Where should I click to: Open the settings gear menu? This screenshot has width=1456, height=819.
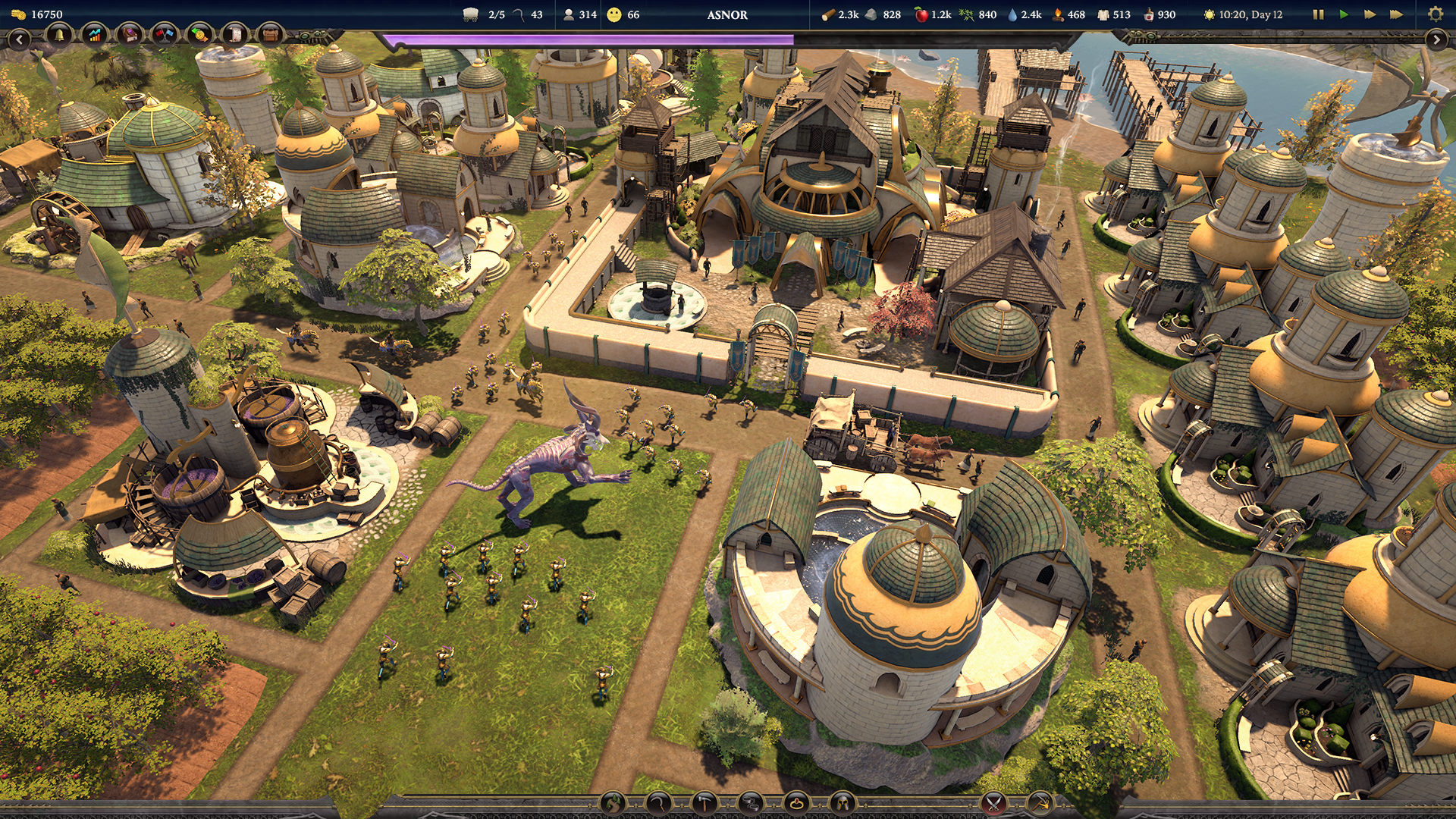click(x=1436, y=14)
